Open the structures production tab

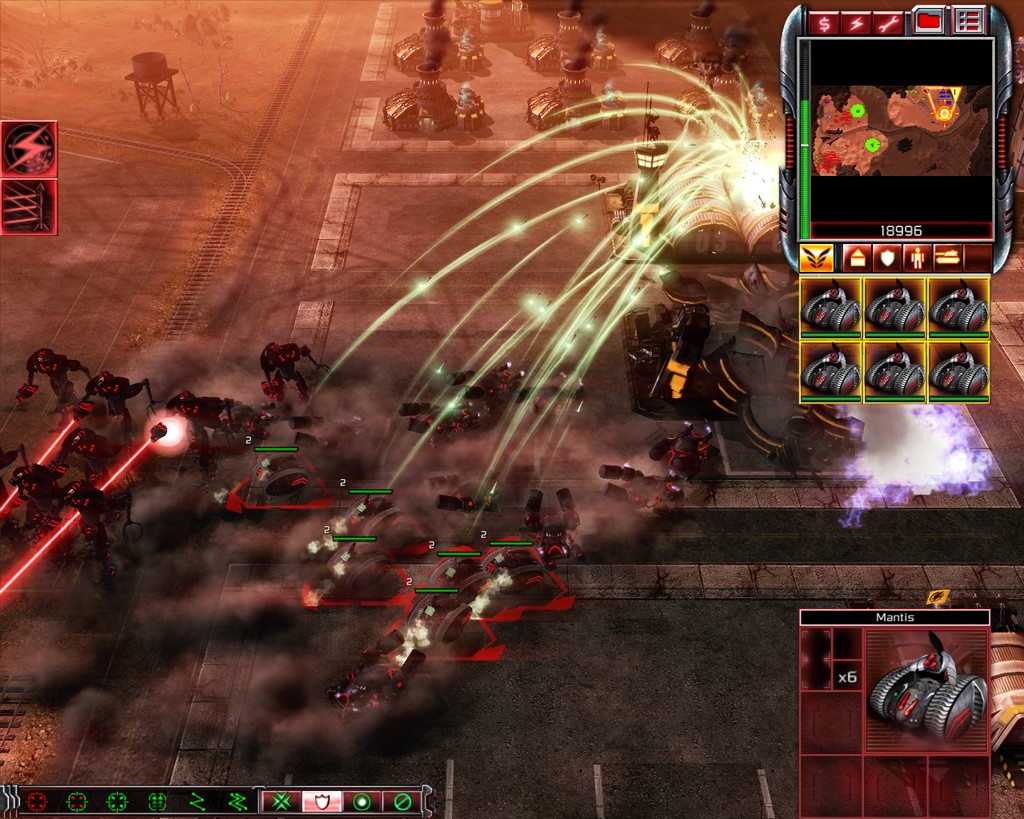856,258
